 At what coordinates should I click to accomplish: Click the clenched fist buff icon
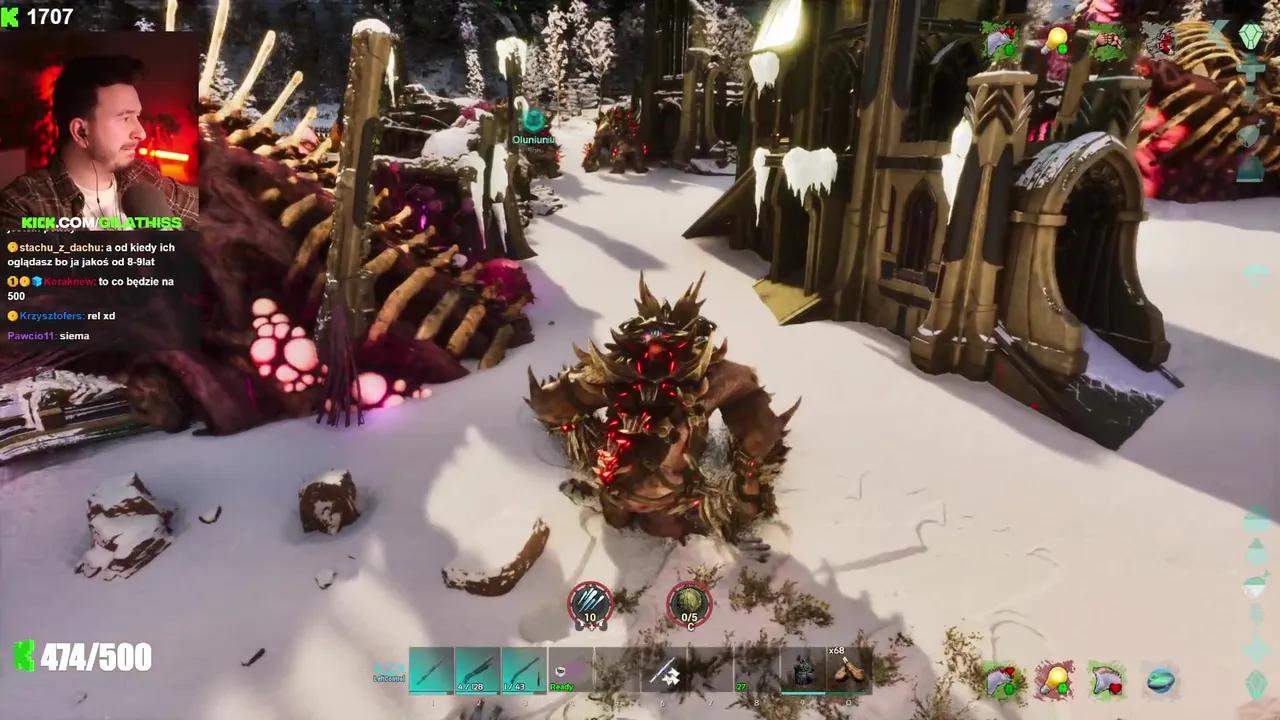coord(1106,41)
